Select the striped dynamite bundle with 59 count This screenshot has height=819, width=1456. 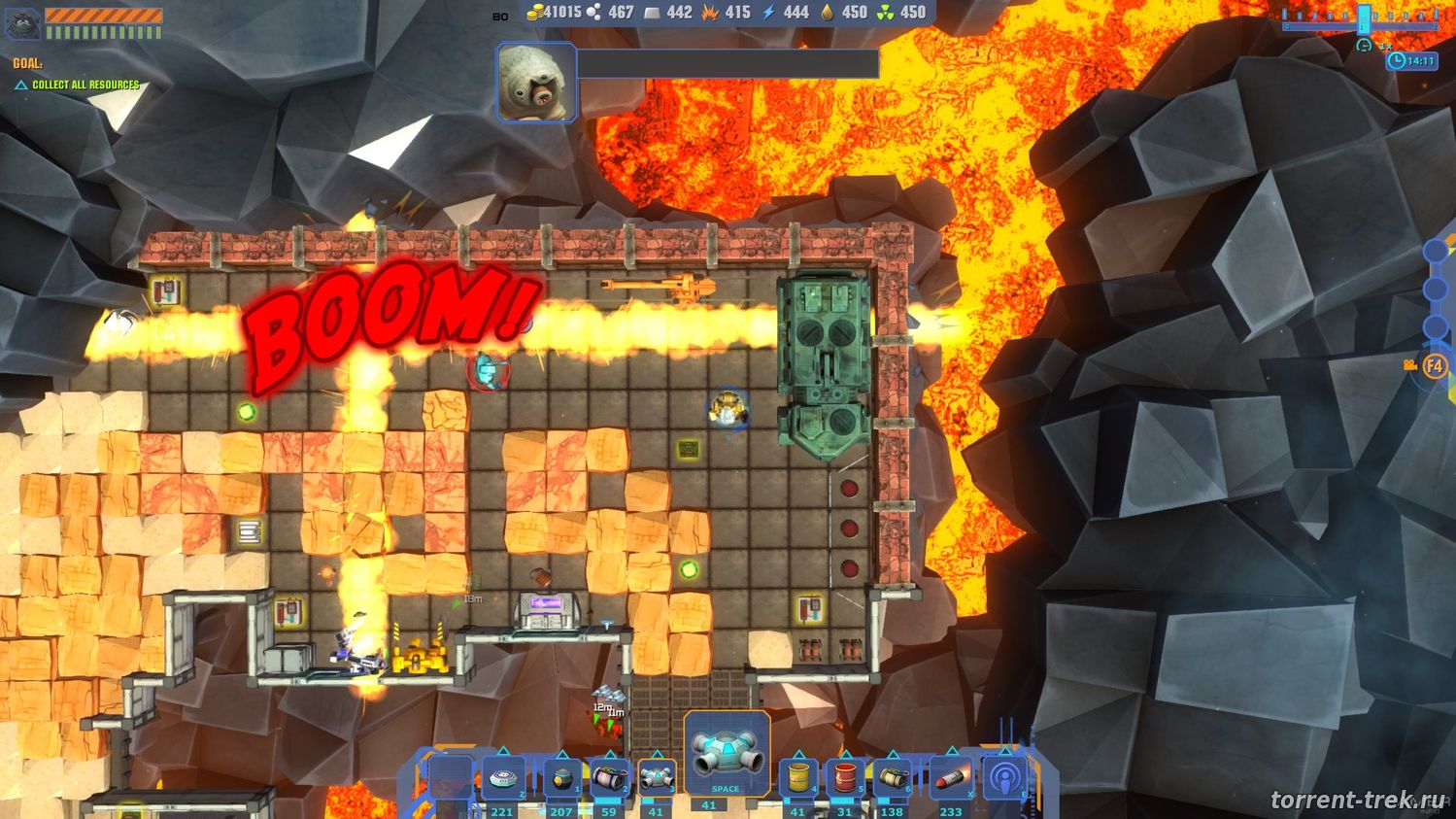click(609, 778)
